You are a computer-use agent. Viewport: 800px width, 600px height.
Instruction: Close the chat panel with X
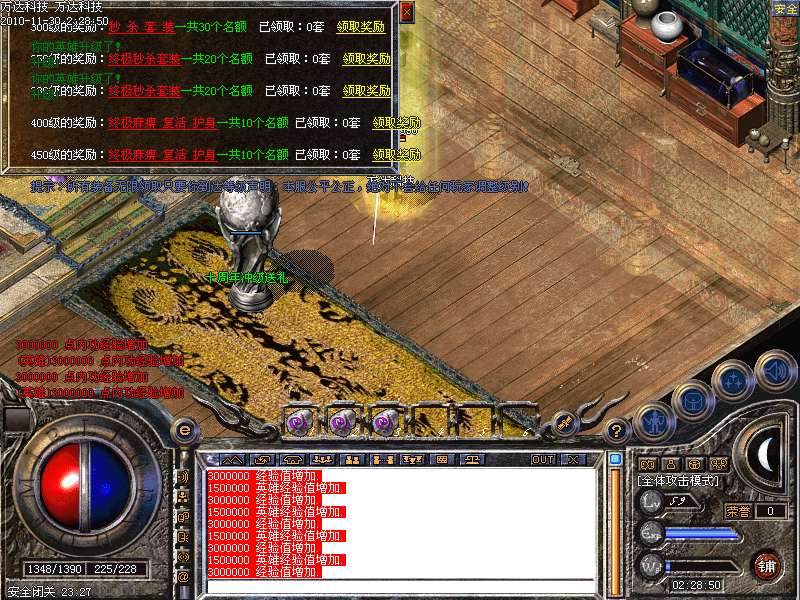573,459
